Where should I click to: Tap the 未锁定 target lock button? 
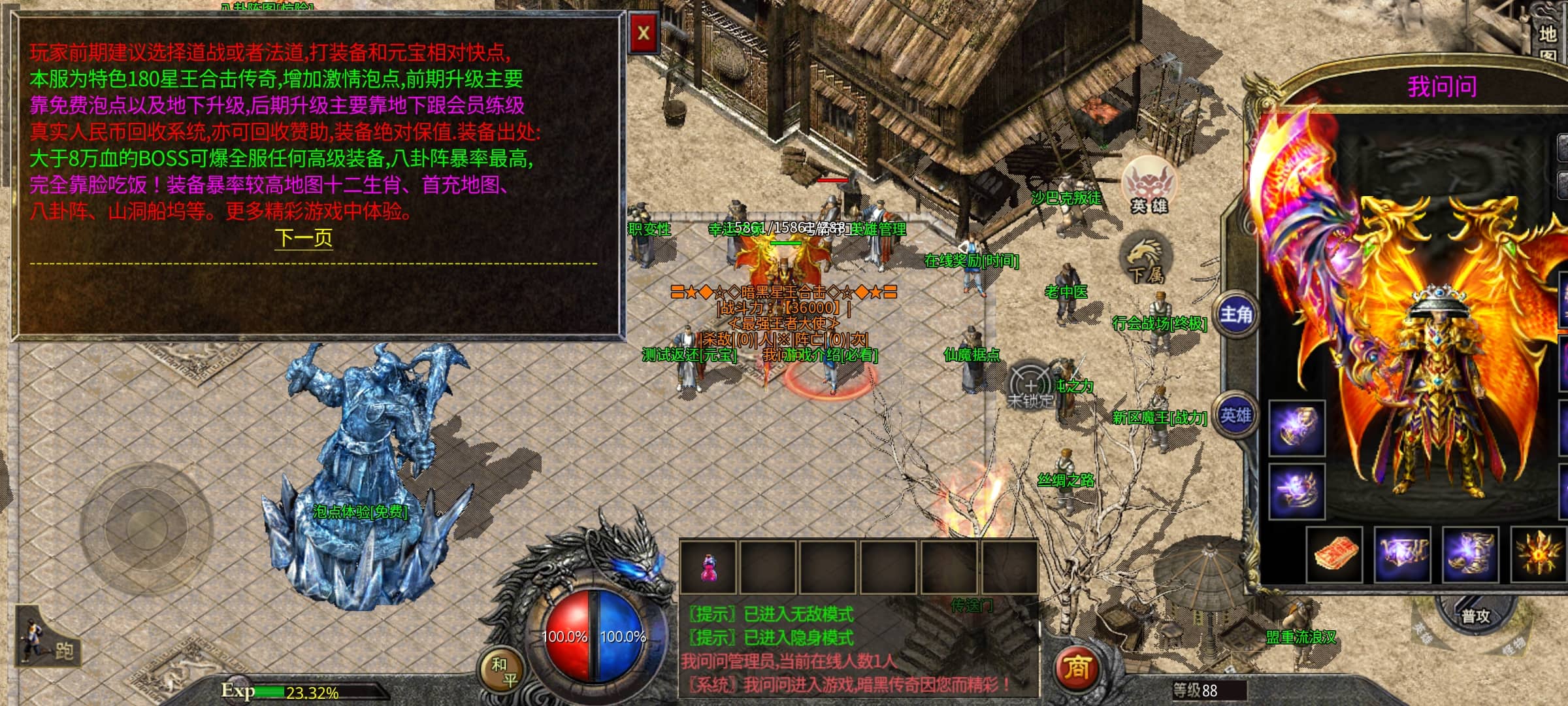pos(1030,388)
